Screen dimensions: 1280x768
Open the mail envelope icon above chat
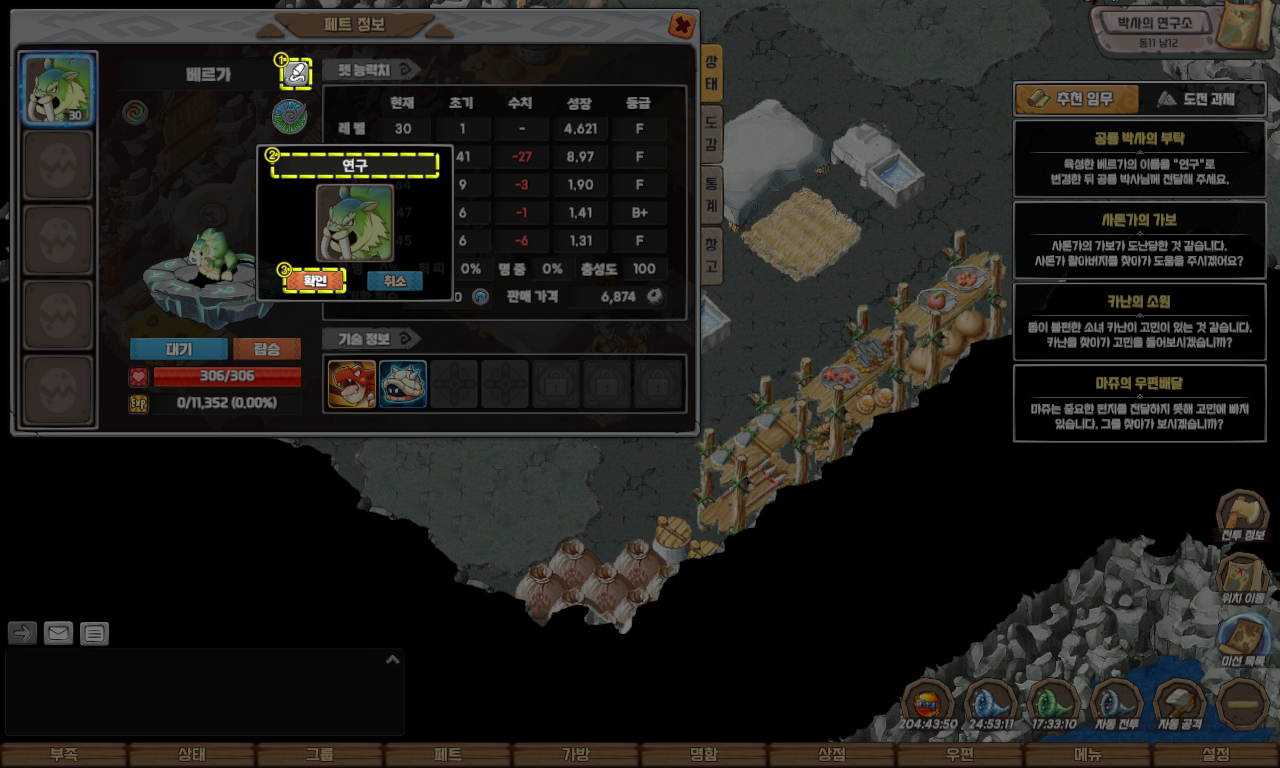click(58, 633)
